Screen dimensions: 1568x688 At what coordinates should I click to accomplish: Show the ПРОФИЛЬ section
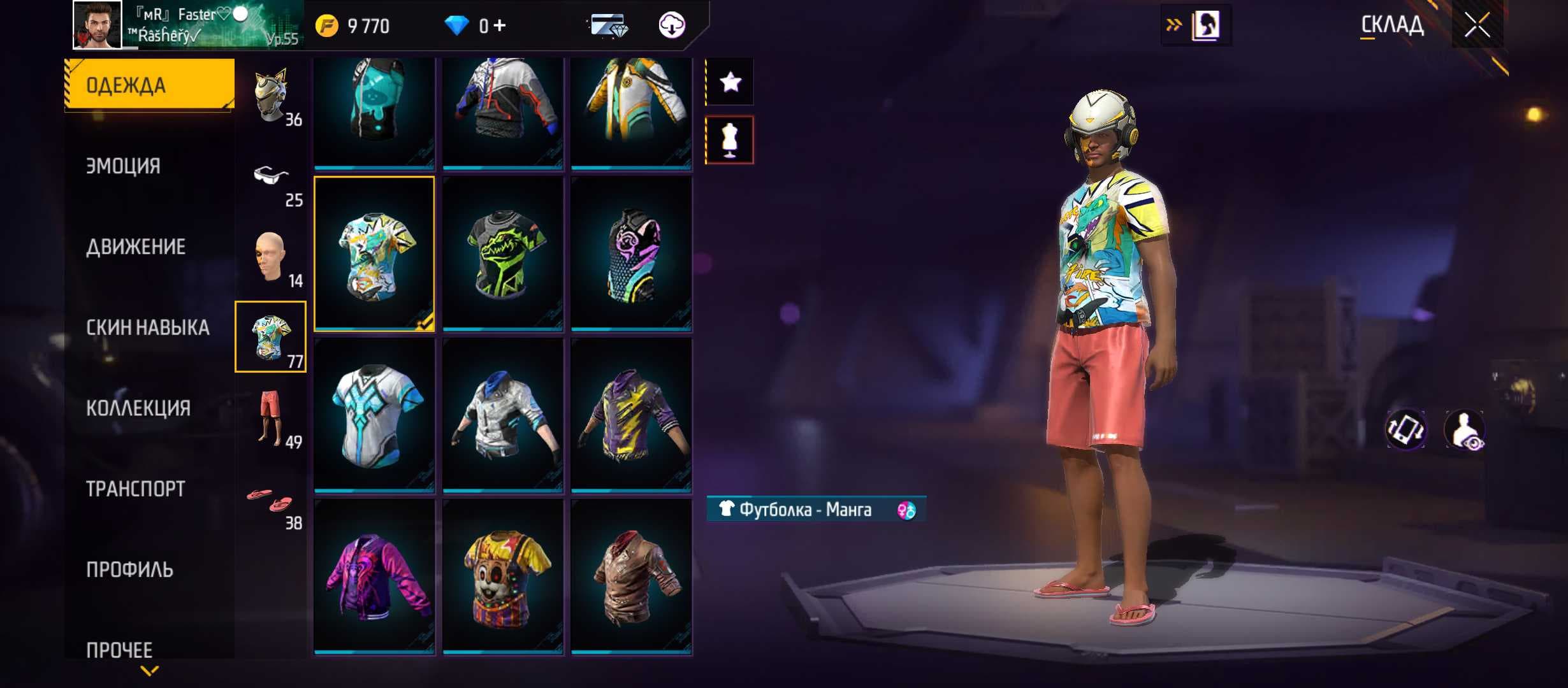click(129, 570)
